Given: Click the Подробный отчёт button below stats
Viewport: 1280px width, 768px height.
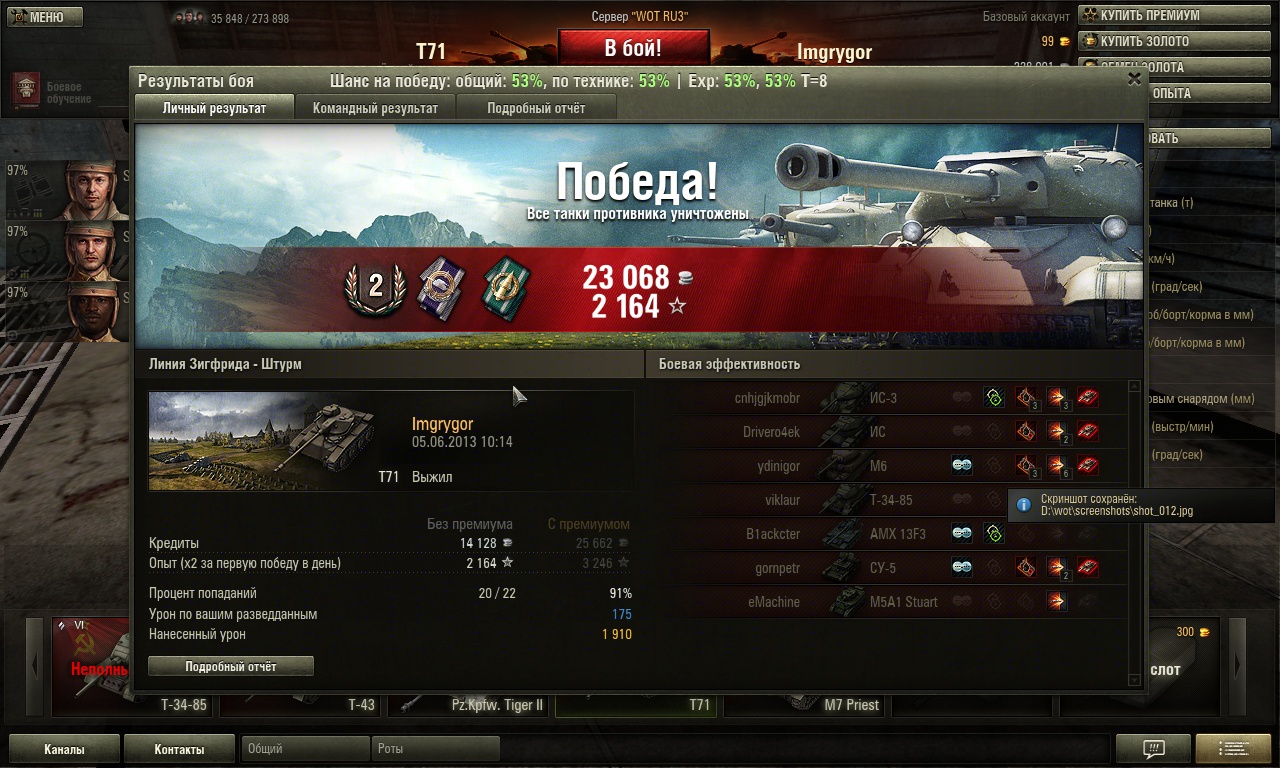Looking at the screenshot, I should [x=231, y=666].
